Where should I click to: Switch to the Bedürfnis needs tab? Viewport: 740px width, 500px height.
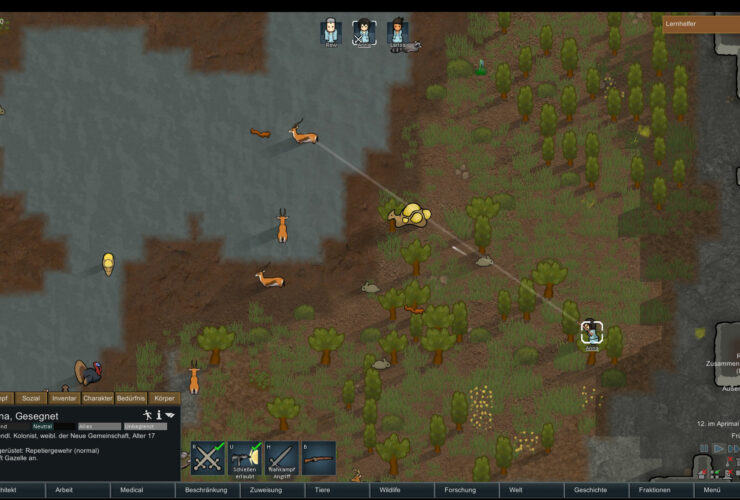(x=131, y=398)
